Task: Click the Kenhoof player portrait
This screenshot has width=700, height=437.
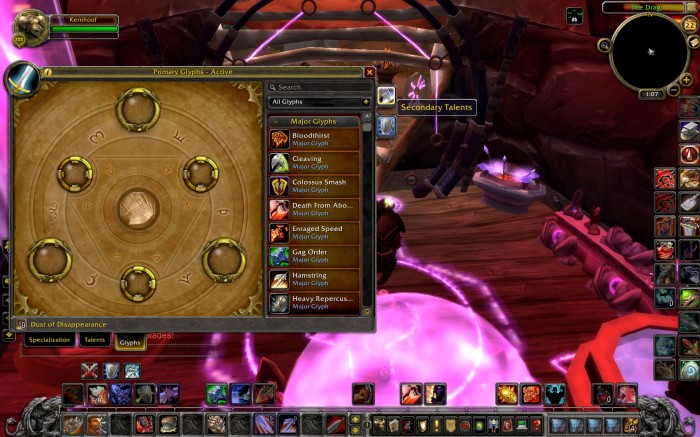Action: (30, 27)
